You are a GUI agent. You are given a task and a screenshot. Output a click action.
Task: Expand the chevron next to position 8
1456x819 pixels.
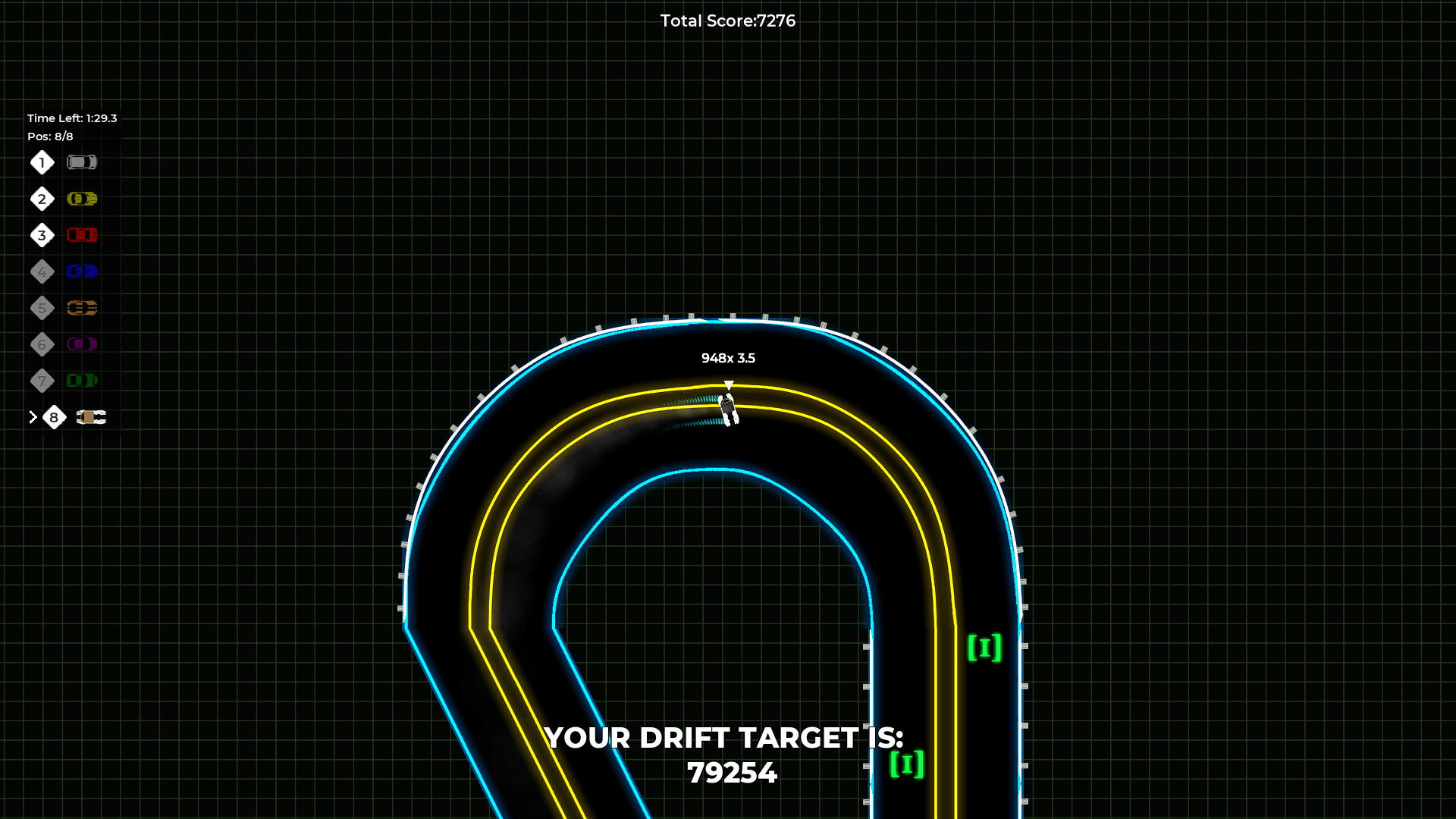pos(32,417)
